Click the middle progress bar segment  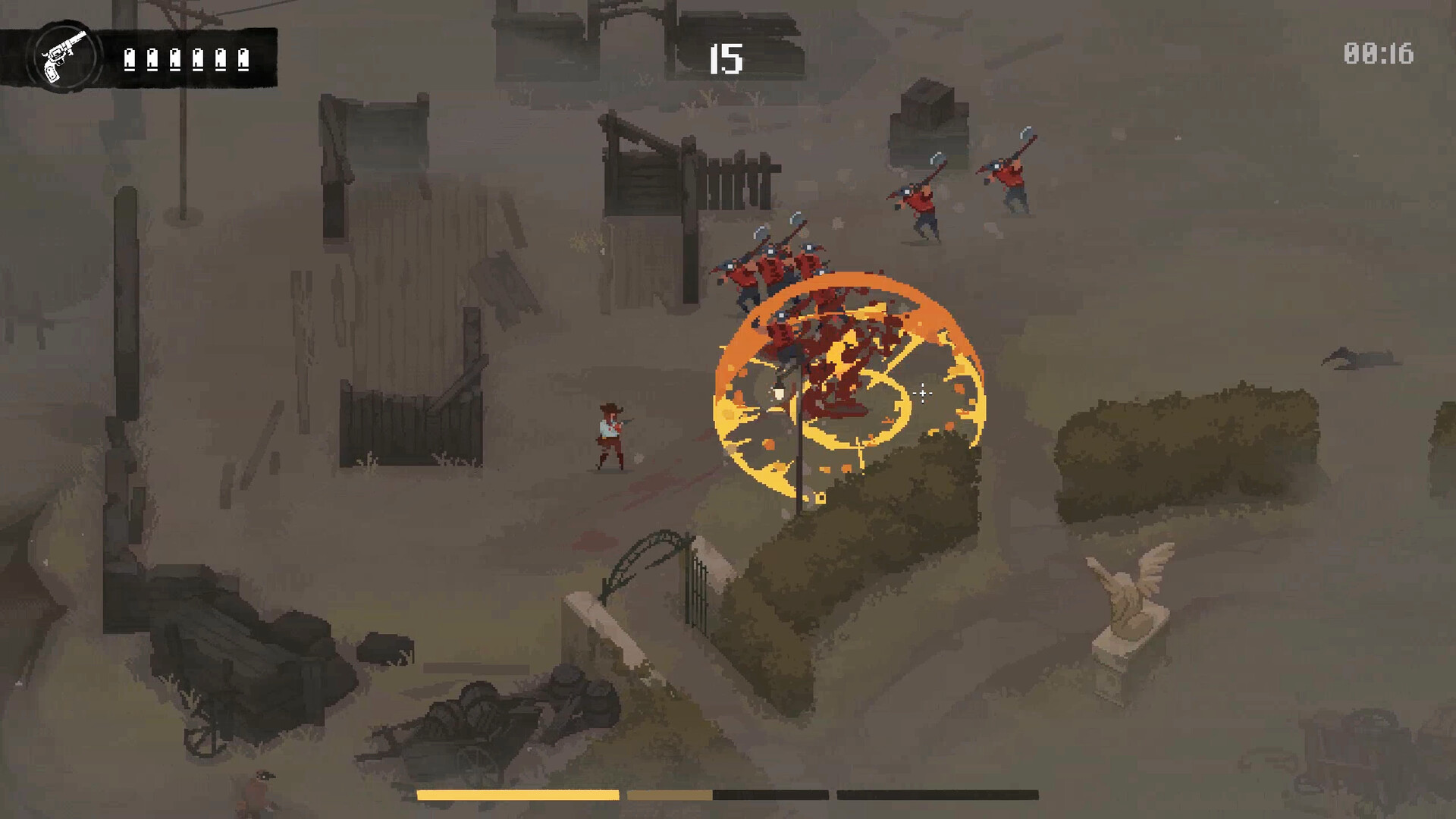click(x=728, y=793)
